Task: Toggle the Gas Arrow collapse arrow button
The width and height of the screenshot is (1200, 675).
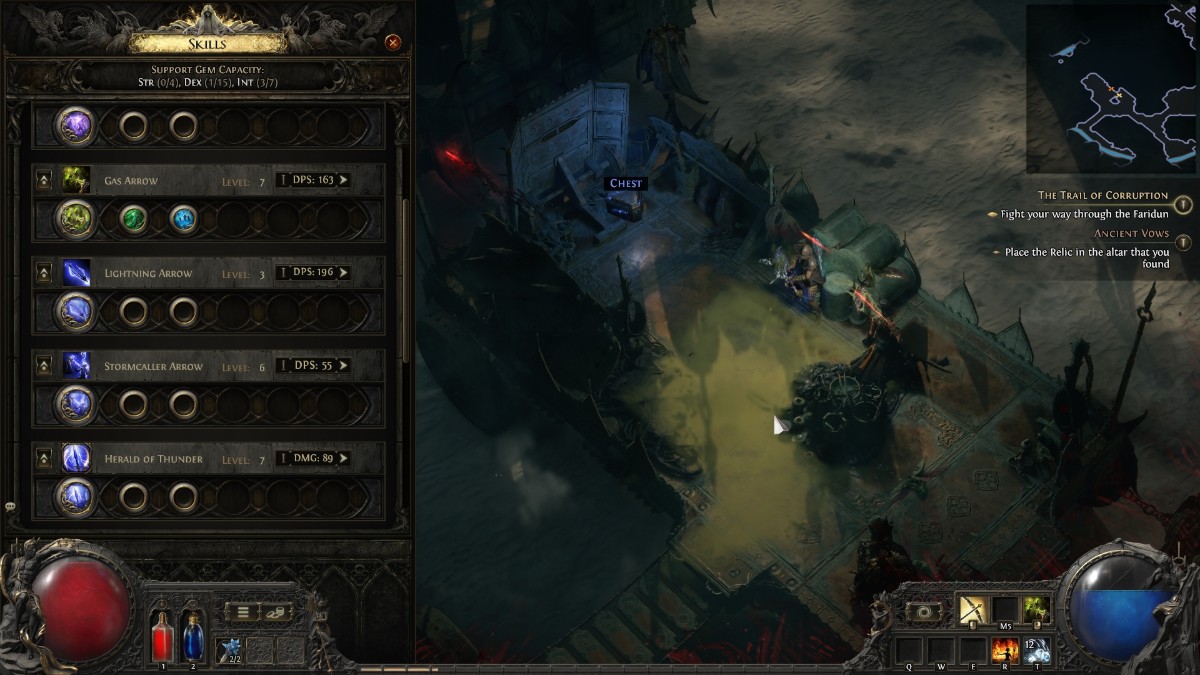Action: click(44, 181)
